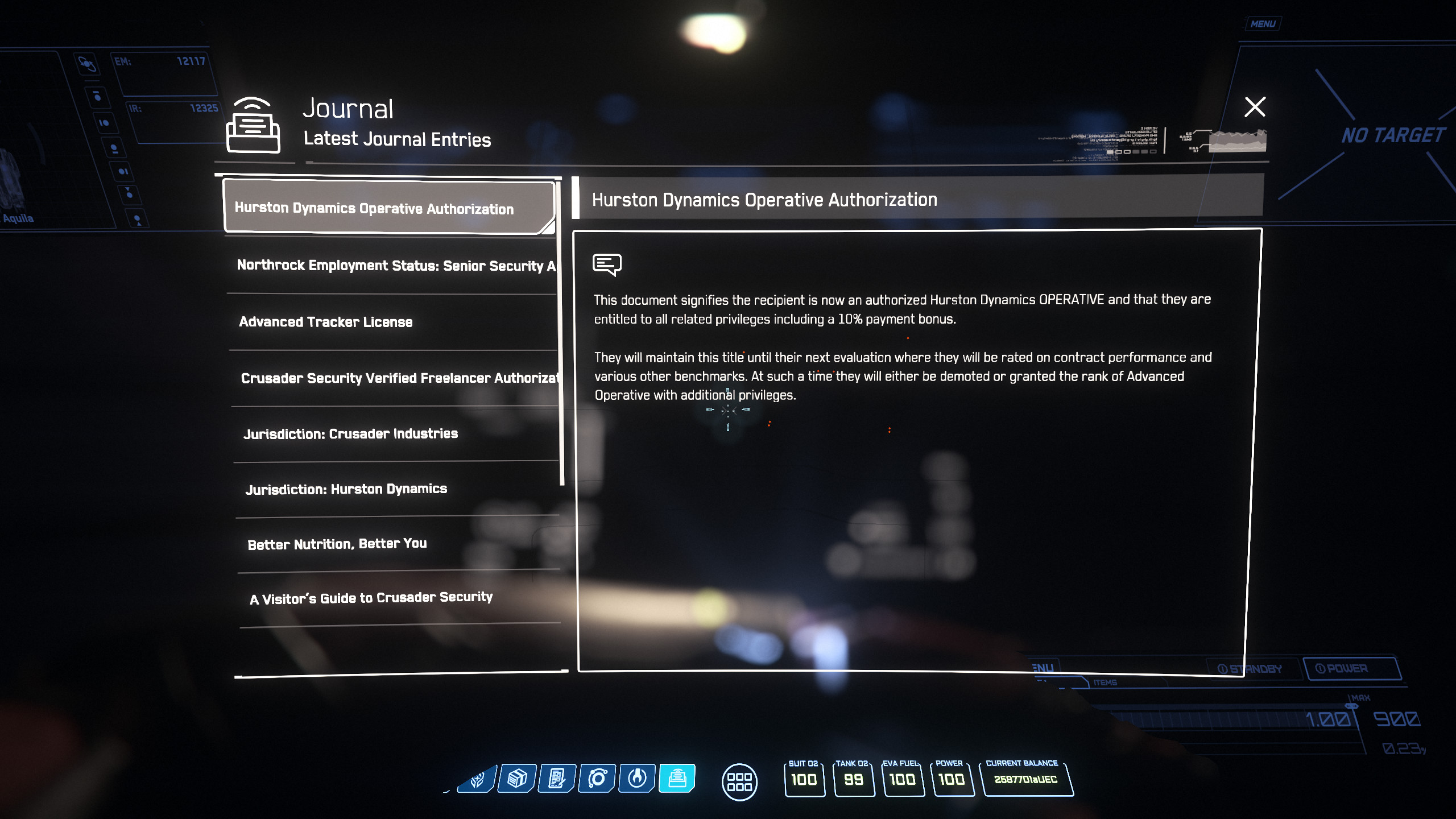Open the wrench maintenance app icon
This screenshot has height=819, width=1456.
point(637,778)
